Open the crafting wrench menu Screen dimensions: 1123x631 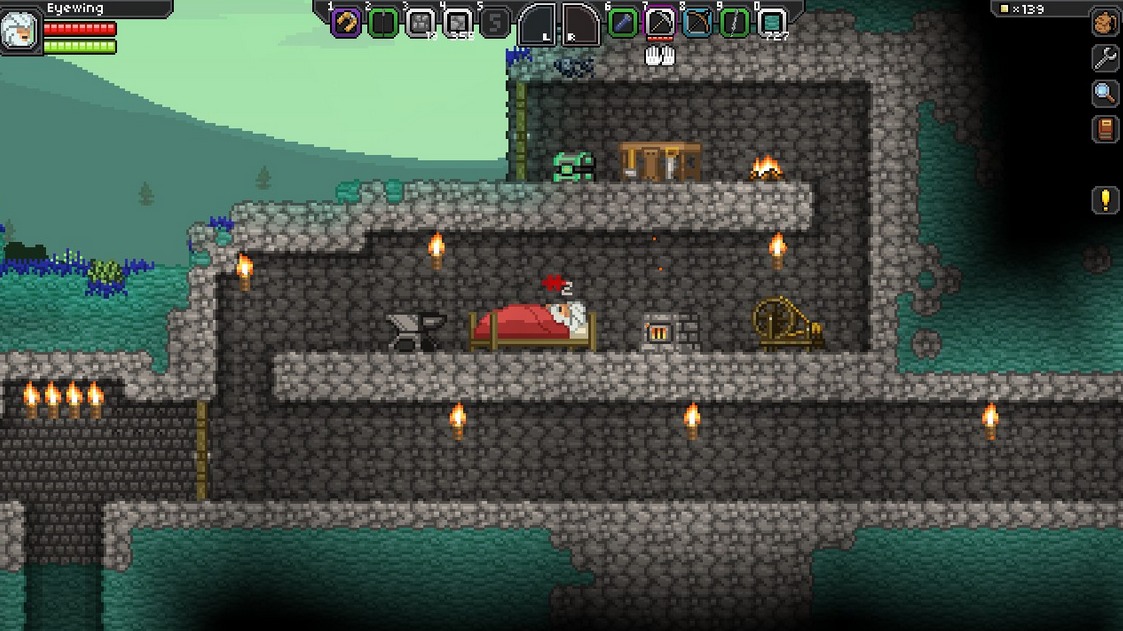coord(1105,58)
